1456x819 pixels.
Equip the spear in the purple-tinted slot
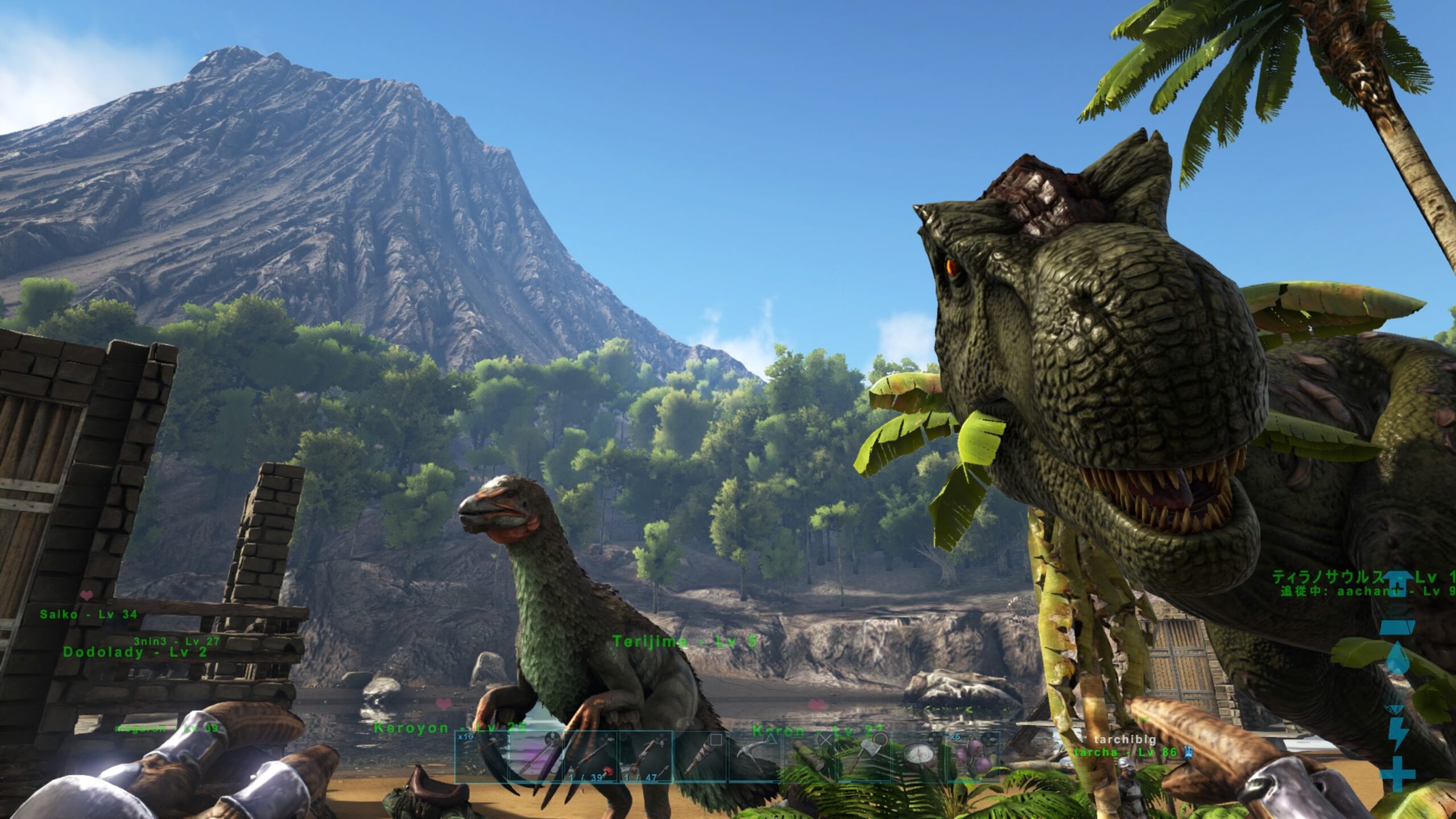(x=536, y=758)
